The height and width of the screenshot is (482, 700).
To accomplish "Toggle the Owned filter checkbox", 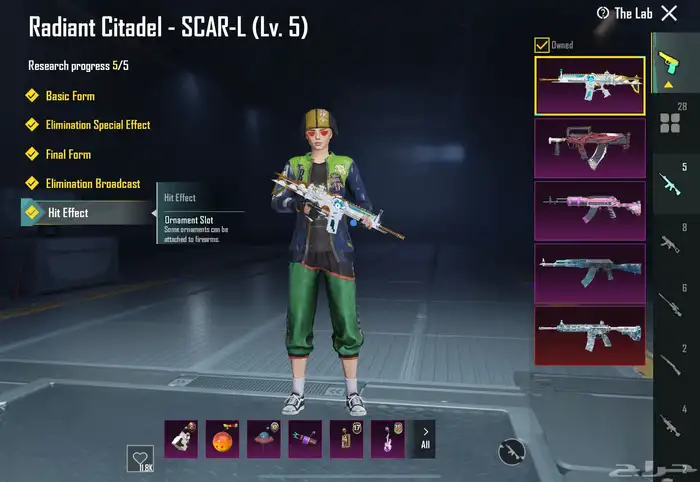I will pos(542,45).
